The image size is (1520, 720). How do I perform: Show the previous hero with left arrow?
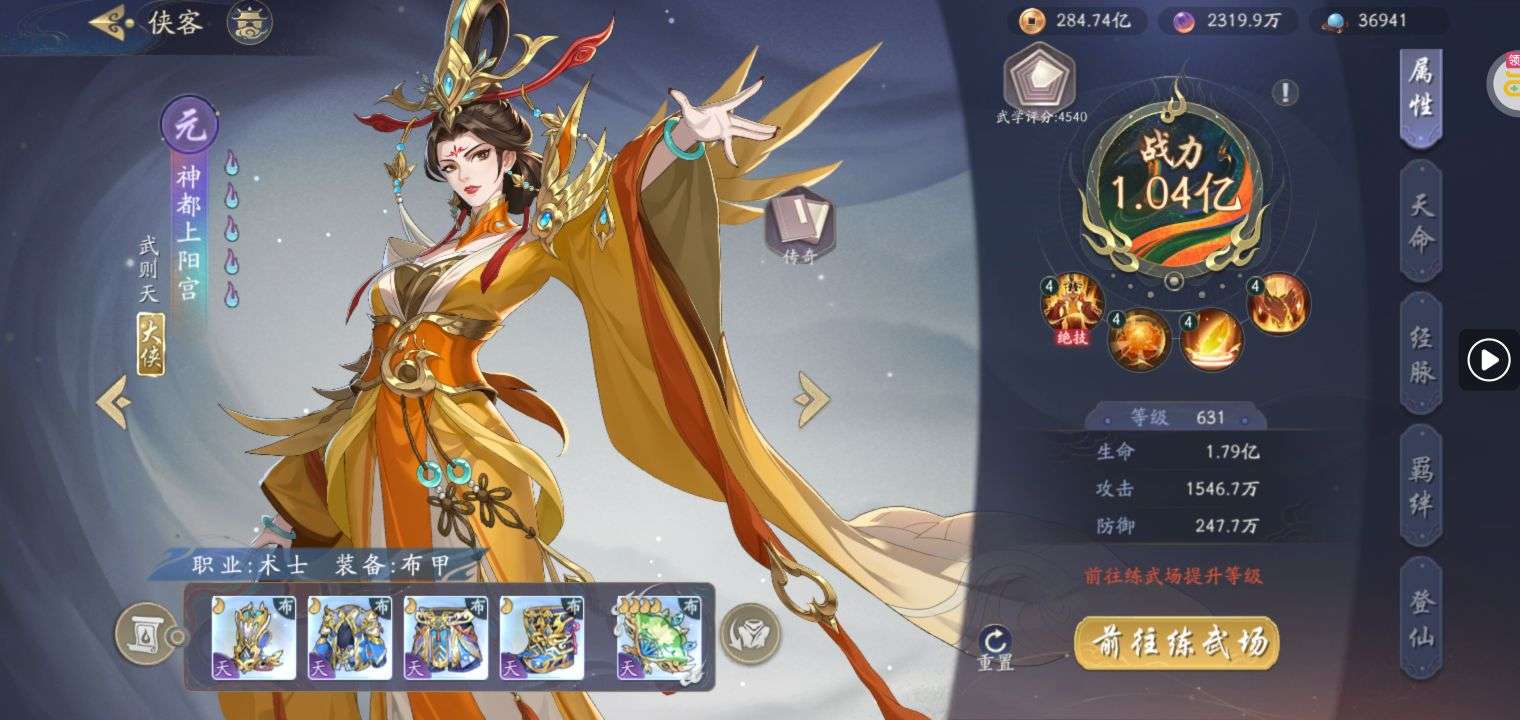tap(113, 401)
